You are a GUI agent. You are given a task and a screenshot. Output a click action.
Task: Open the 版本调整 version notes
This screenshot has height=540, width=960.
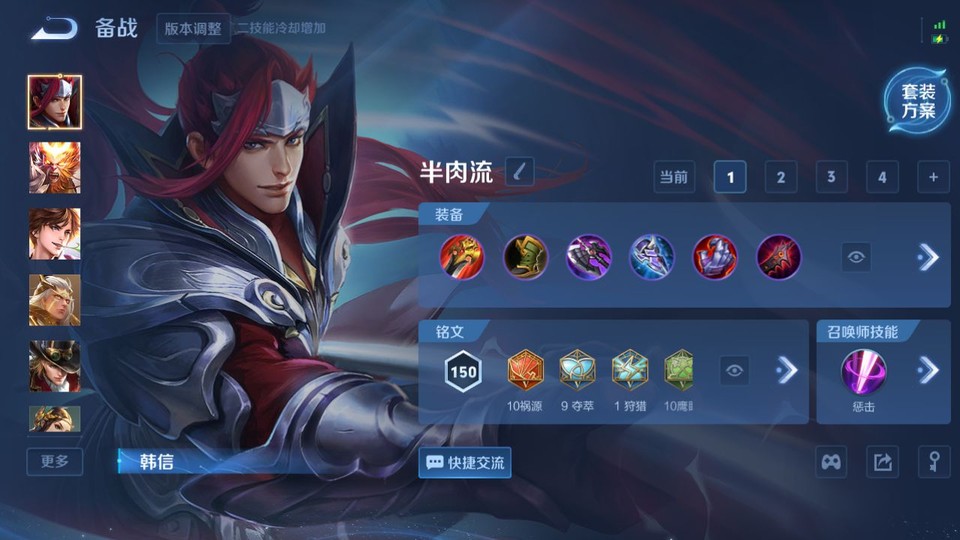pos(194,28)
